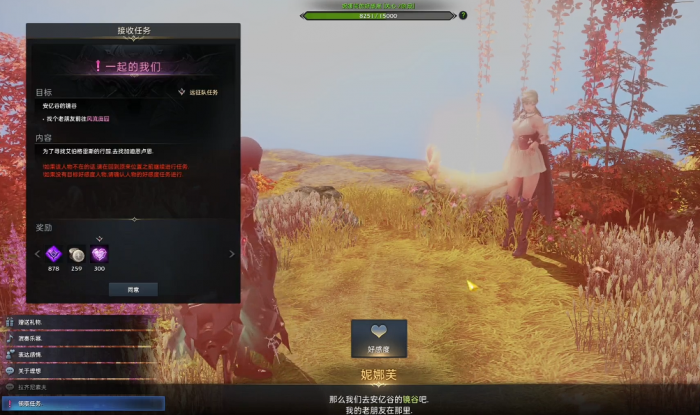The height and width of the screenshot is (415, 700).
Task: Show previous rewards with the left arrow
Action: 37,254
